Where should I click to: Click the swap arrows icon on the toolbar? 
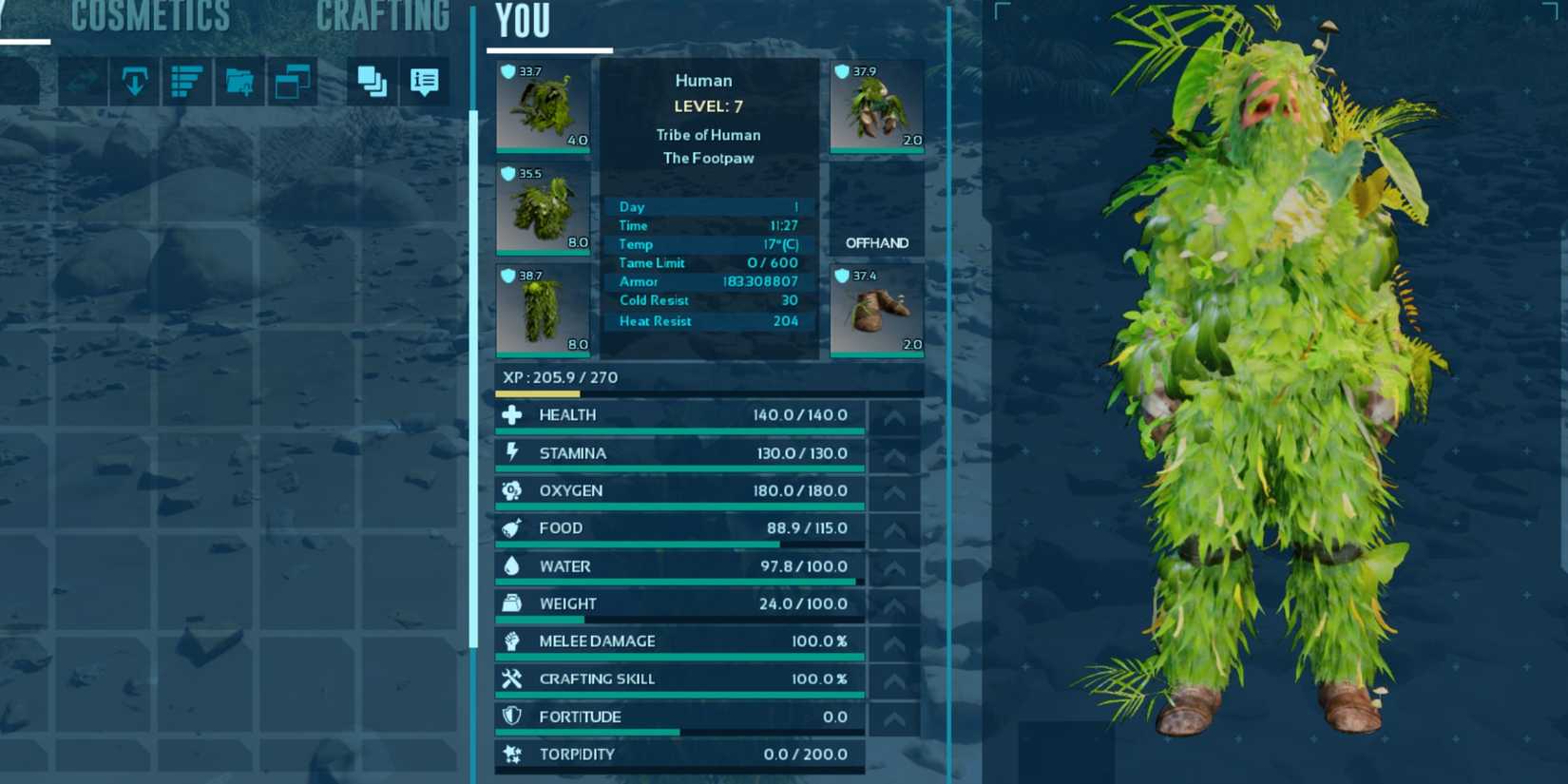[83, 82]
